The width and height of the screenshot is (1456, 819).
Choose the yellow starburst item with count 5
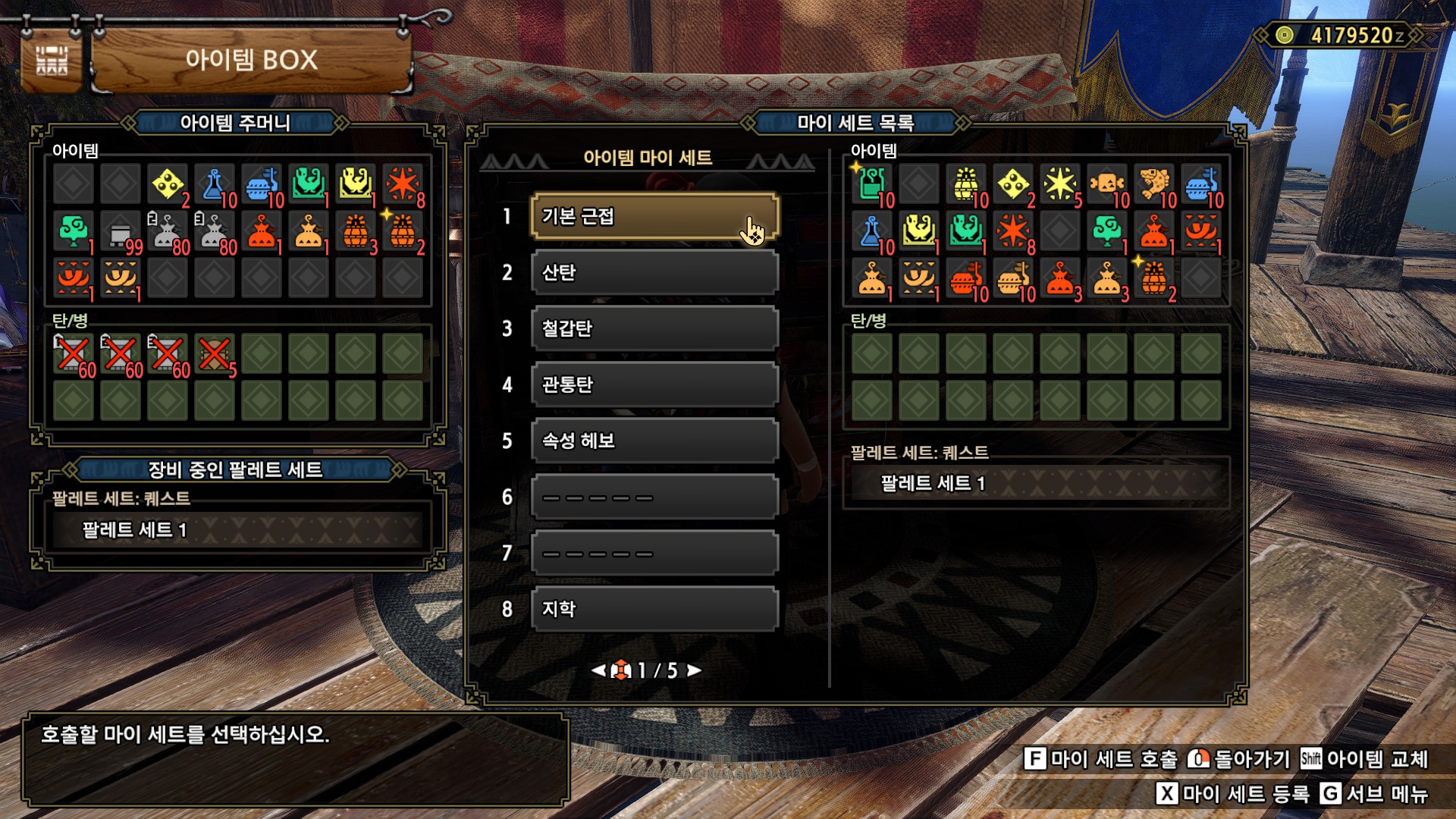coord(1059,184)
